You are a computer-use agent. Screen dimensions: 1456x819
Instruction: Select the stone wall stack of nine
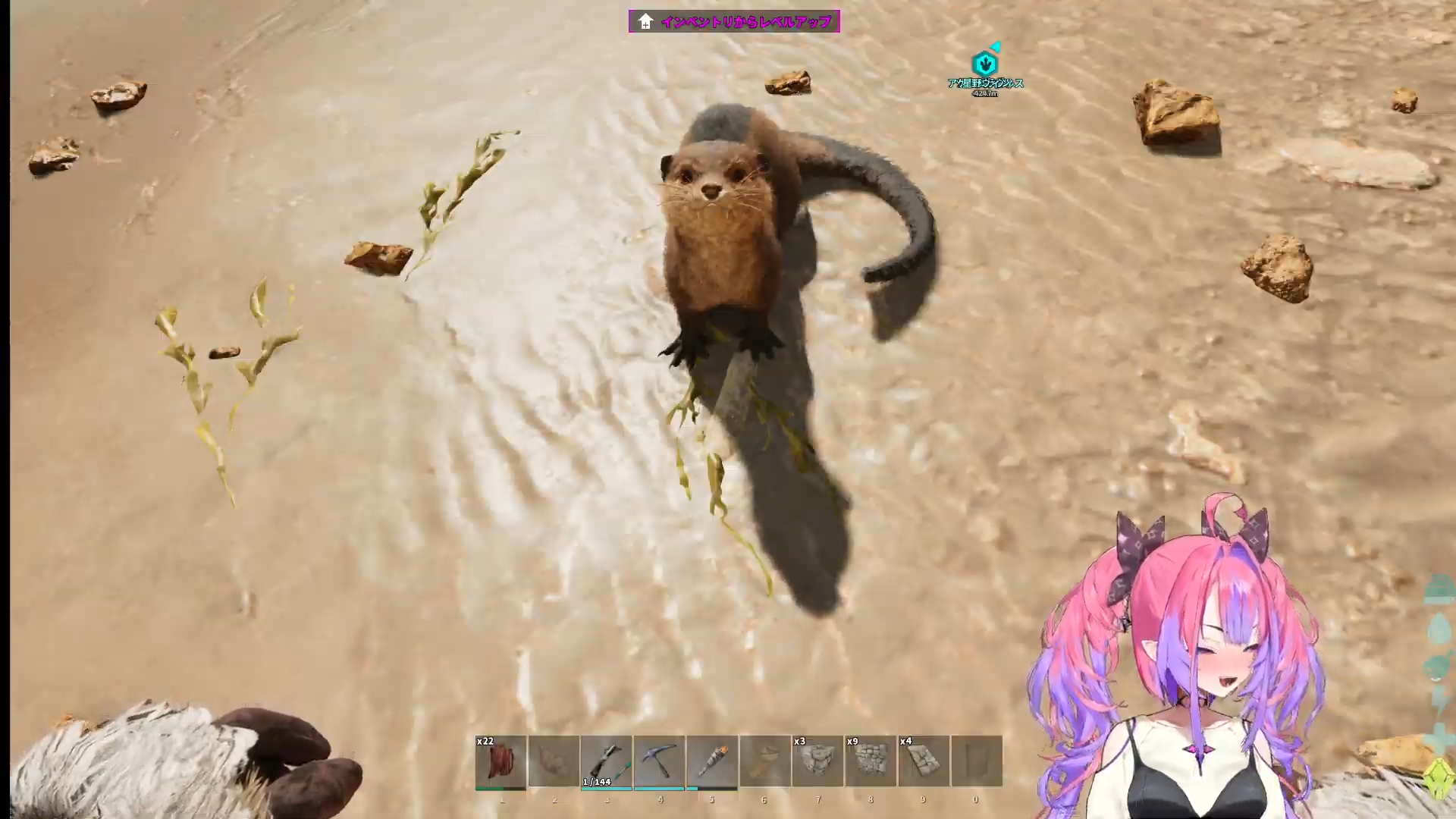point(871,761)
